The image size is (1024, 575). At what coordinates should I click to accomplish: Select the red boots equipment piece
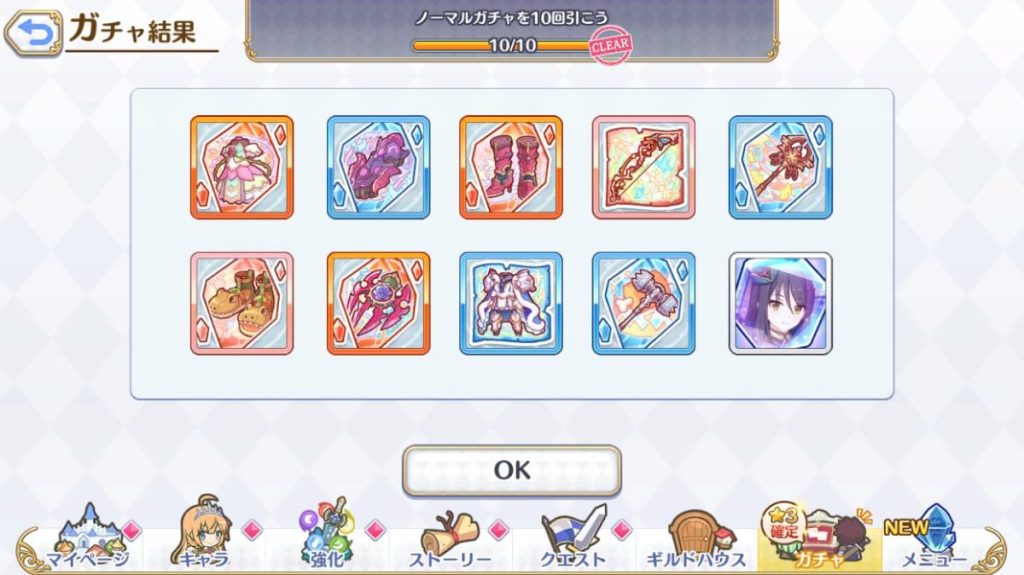point(511,167)
